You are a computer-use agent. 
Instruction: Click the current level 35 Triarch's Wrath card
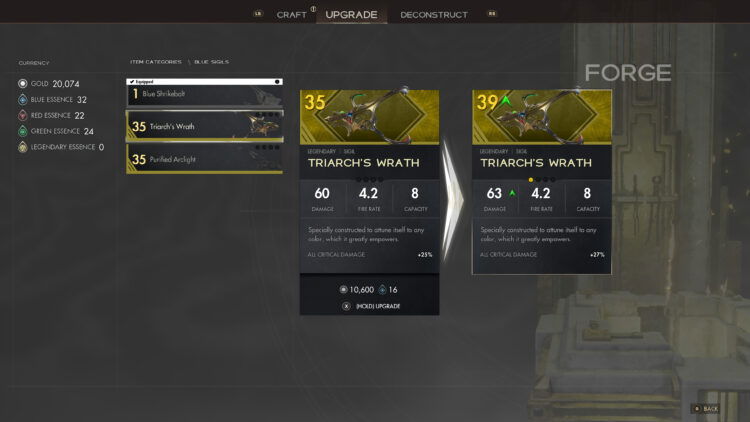[x=369, y=181]
